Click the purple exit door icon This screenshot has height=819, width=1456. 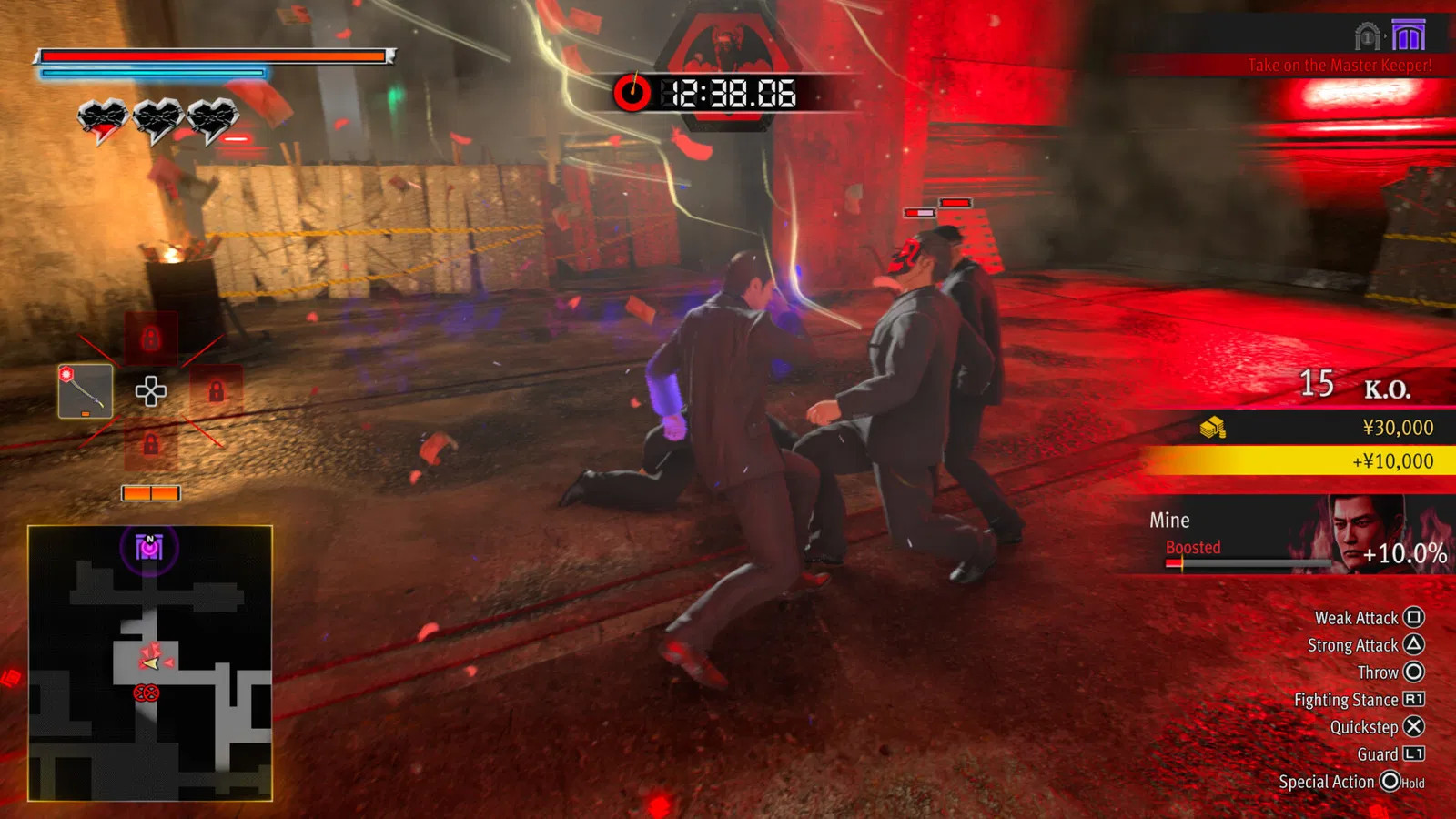(1409, 36)
